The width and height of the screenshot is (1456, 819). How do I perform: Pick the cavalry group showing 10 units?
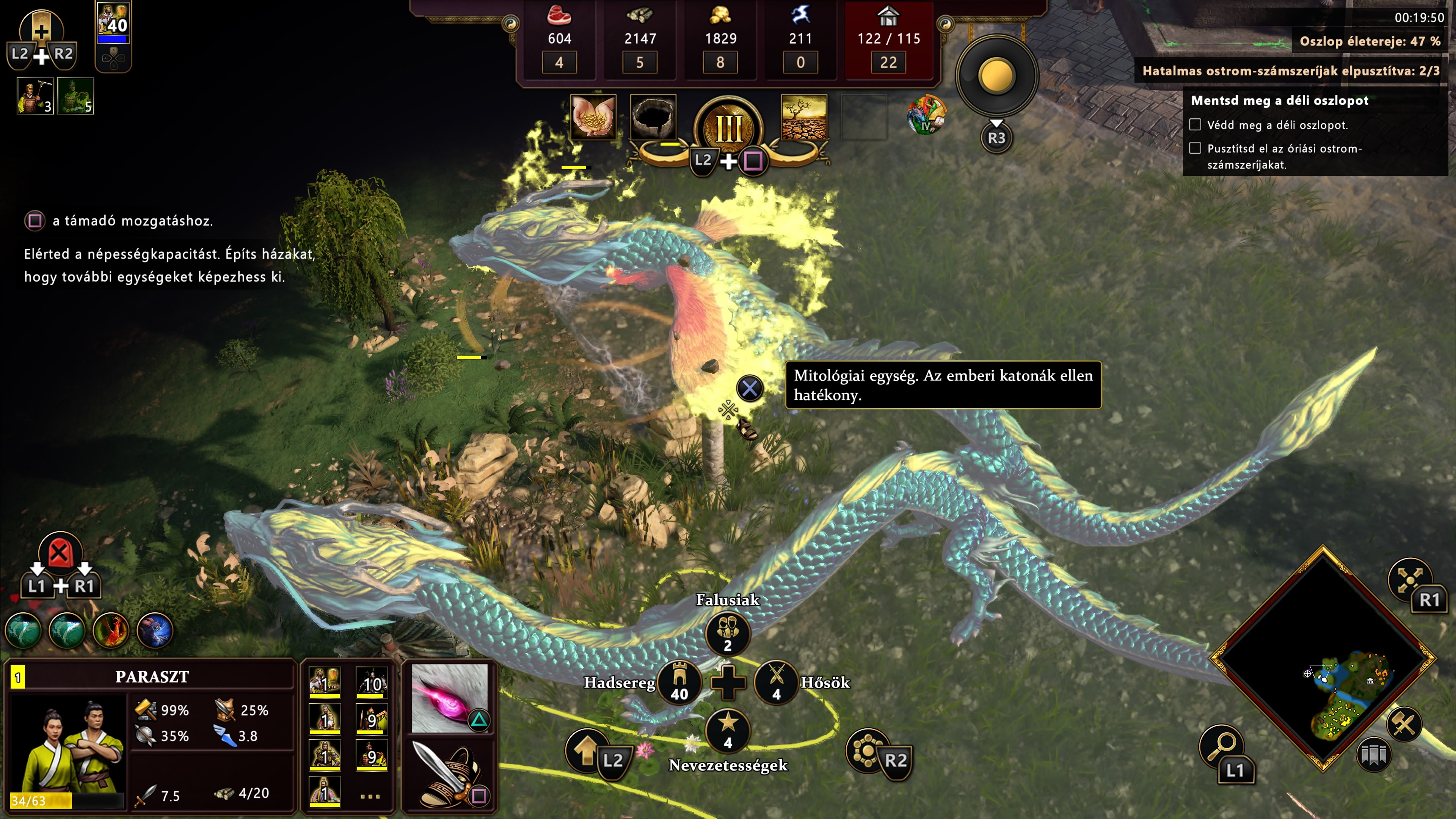tap(371, 682)
